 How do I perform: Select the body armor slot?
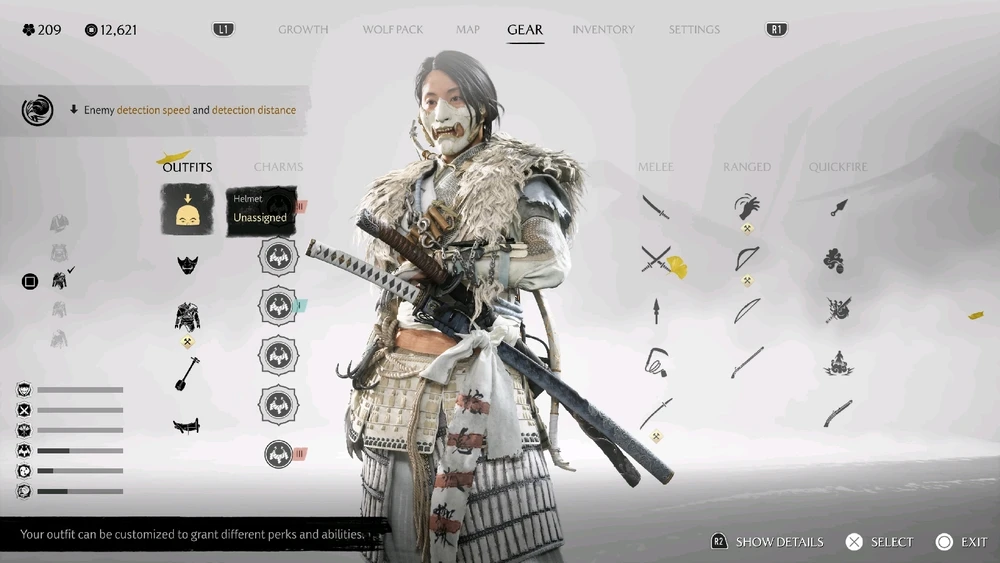coord(187,316)
